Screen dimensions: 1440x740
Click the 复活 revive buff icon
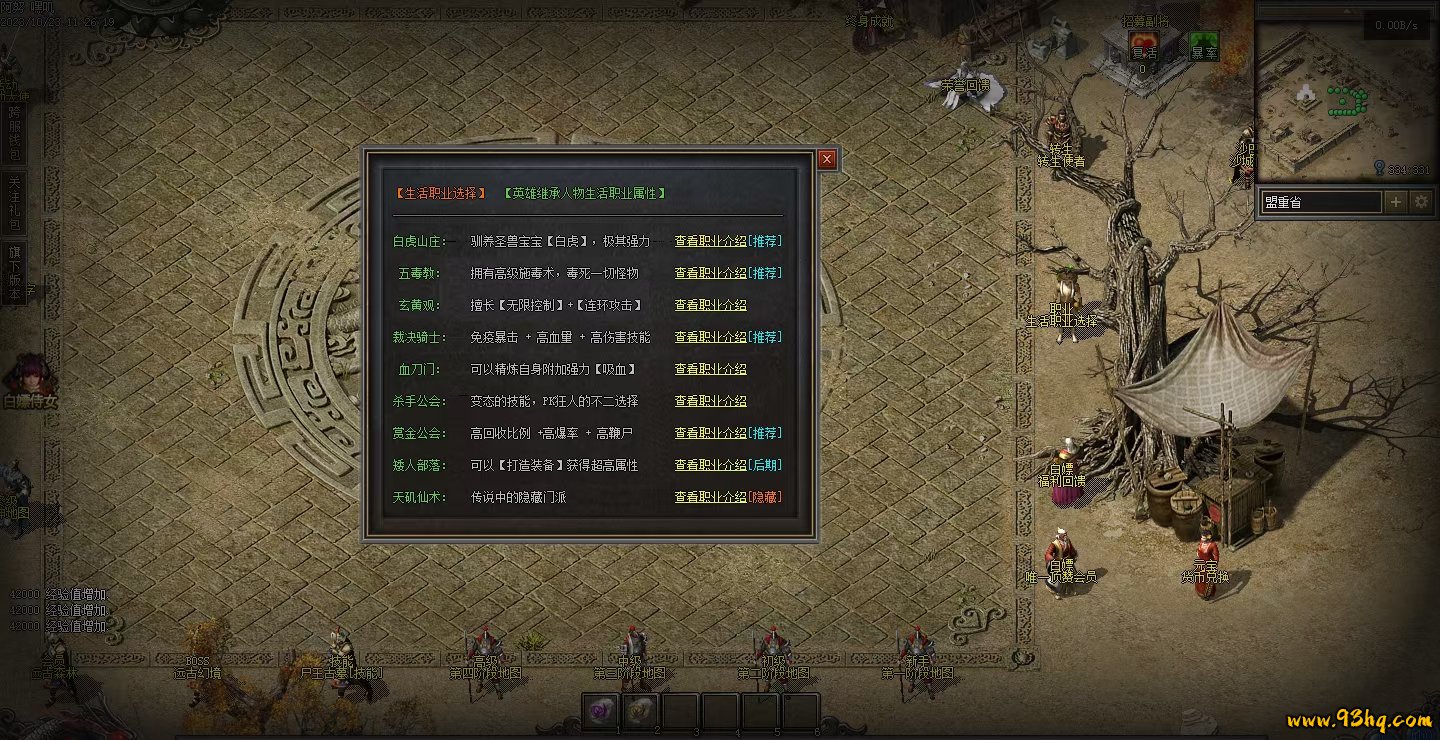pos(1144,47)
